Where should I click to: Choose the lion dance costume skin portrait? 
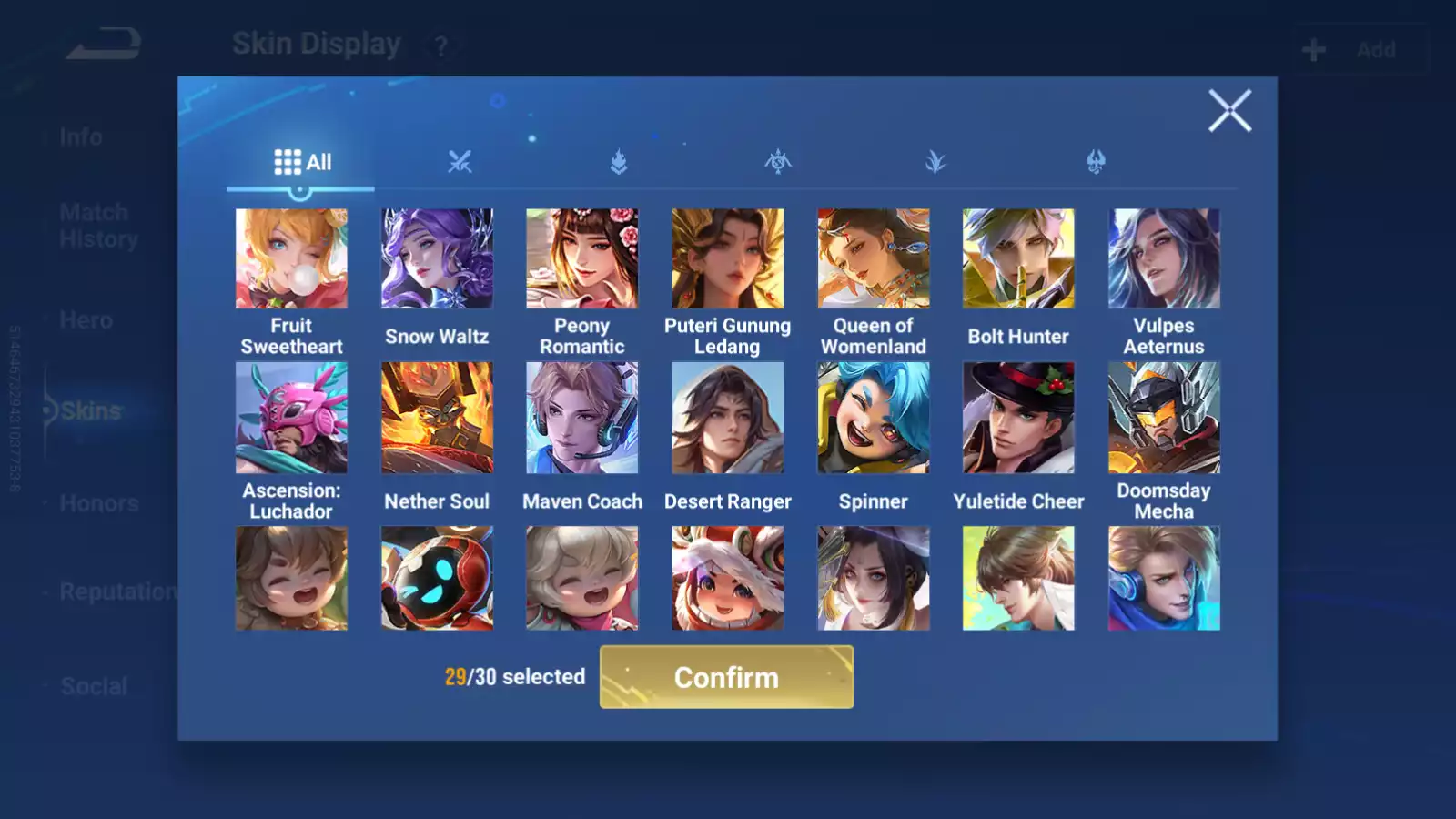point(727,579)
